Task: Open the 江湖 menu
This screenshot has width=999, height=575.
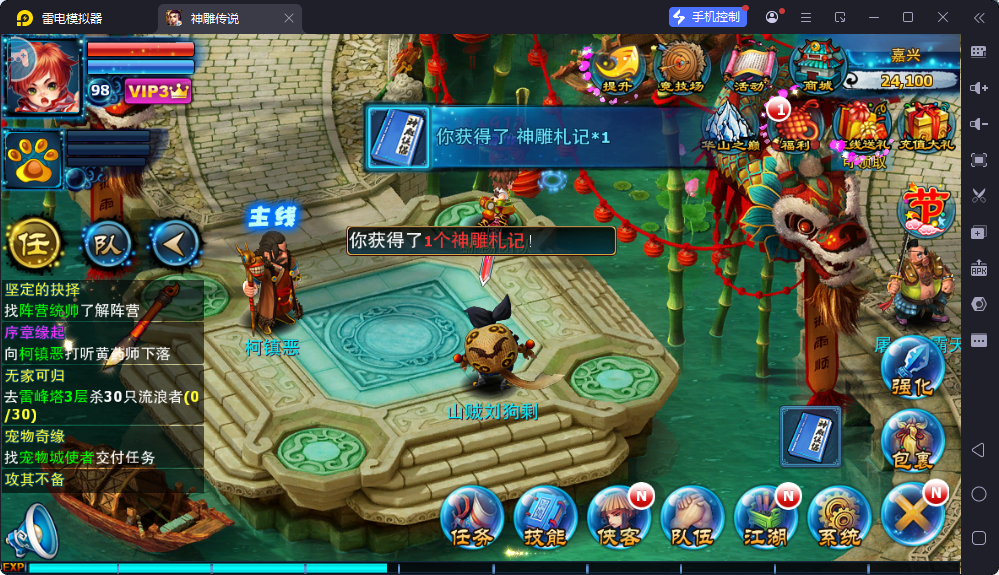Action: pyautogui.click(x=766, y=517)
